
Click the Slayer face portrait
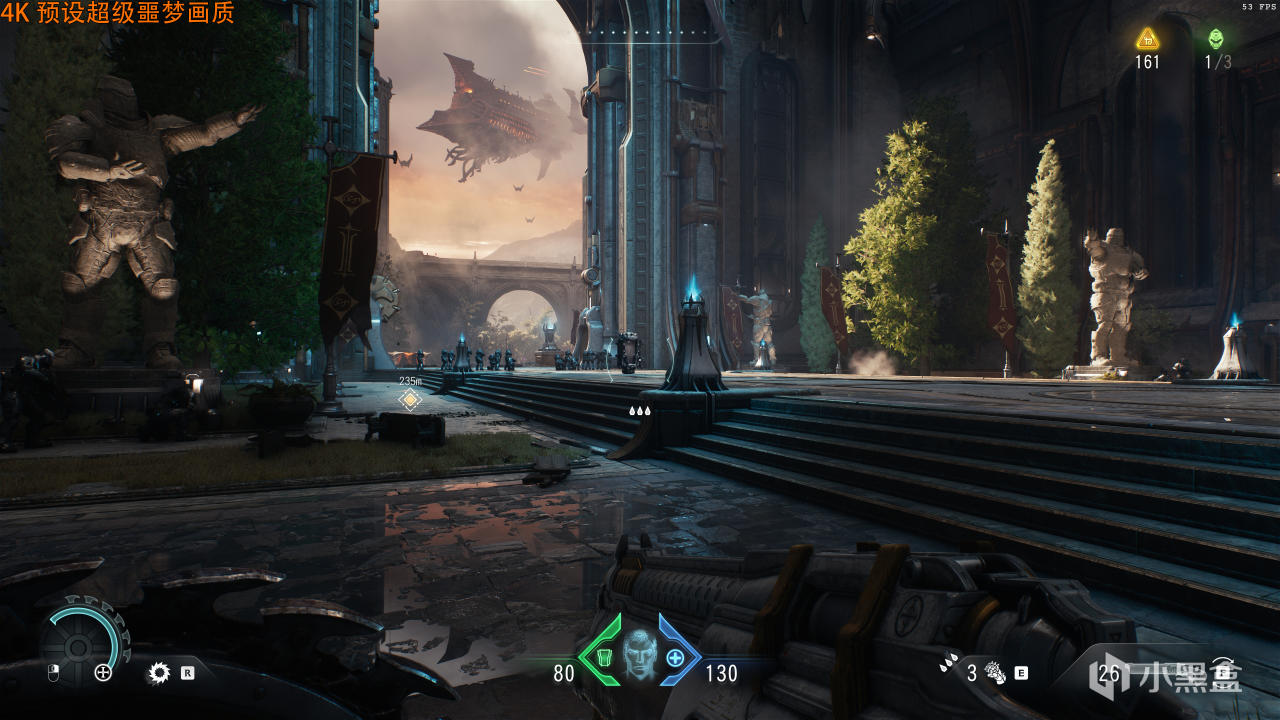pos(638,655)
